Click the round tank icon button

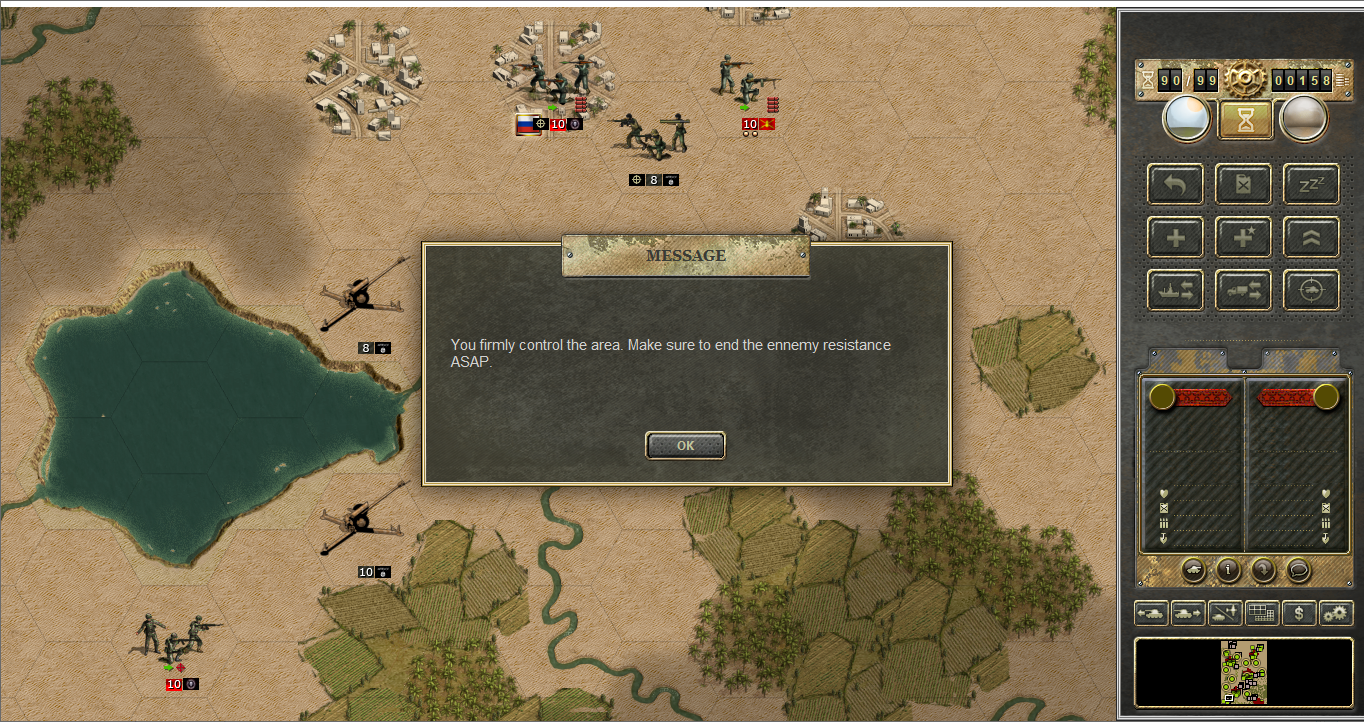click(x=1193, y=570)
